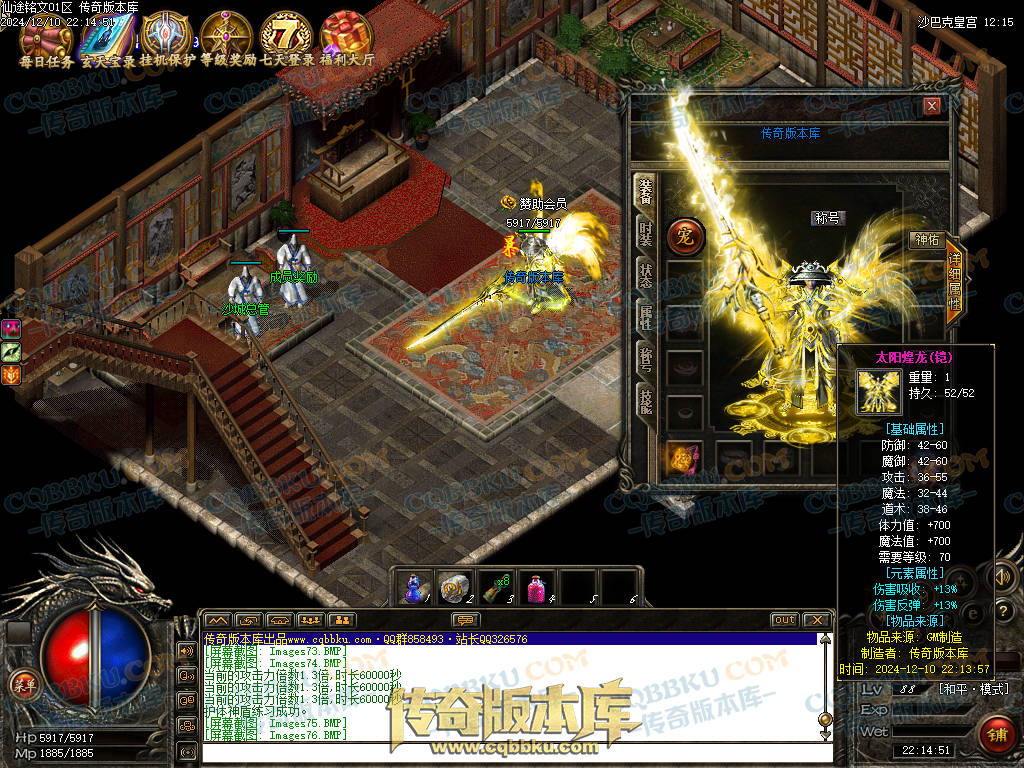Open the red 铺 shop button
Image resolution: width=1024 pixels, height=768 pixels.
(x=995, y=734)
